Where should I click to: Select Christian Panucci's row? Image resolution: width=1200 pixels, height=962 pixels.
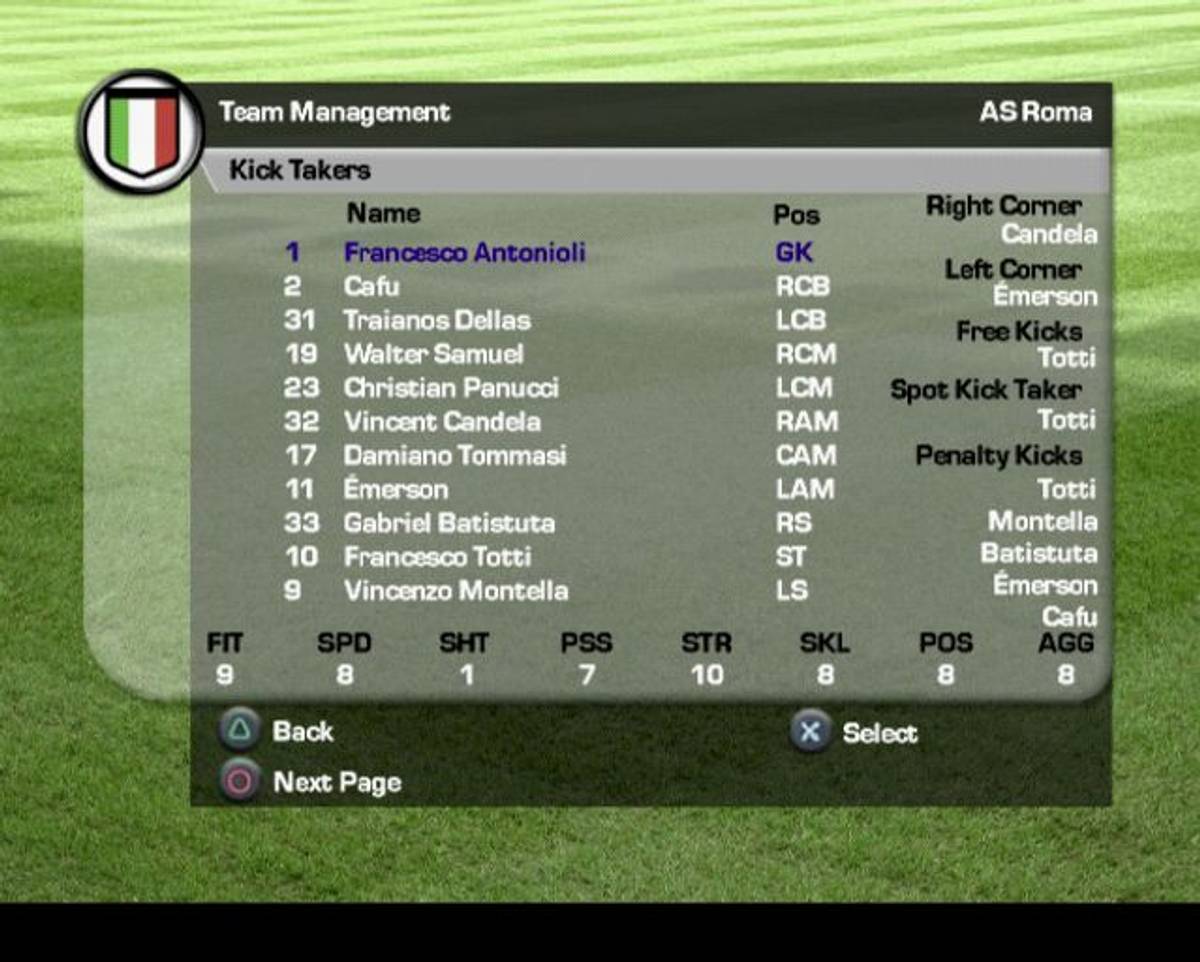pyautogui.click(x=451, y=388)
